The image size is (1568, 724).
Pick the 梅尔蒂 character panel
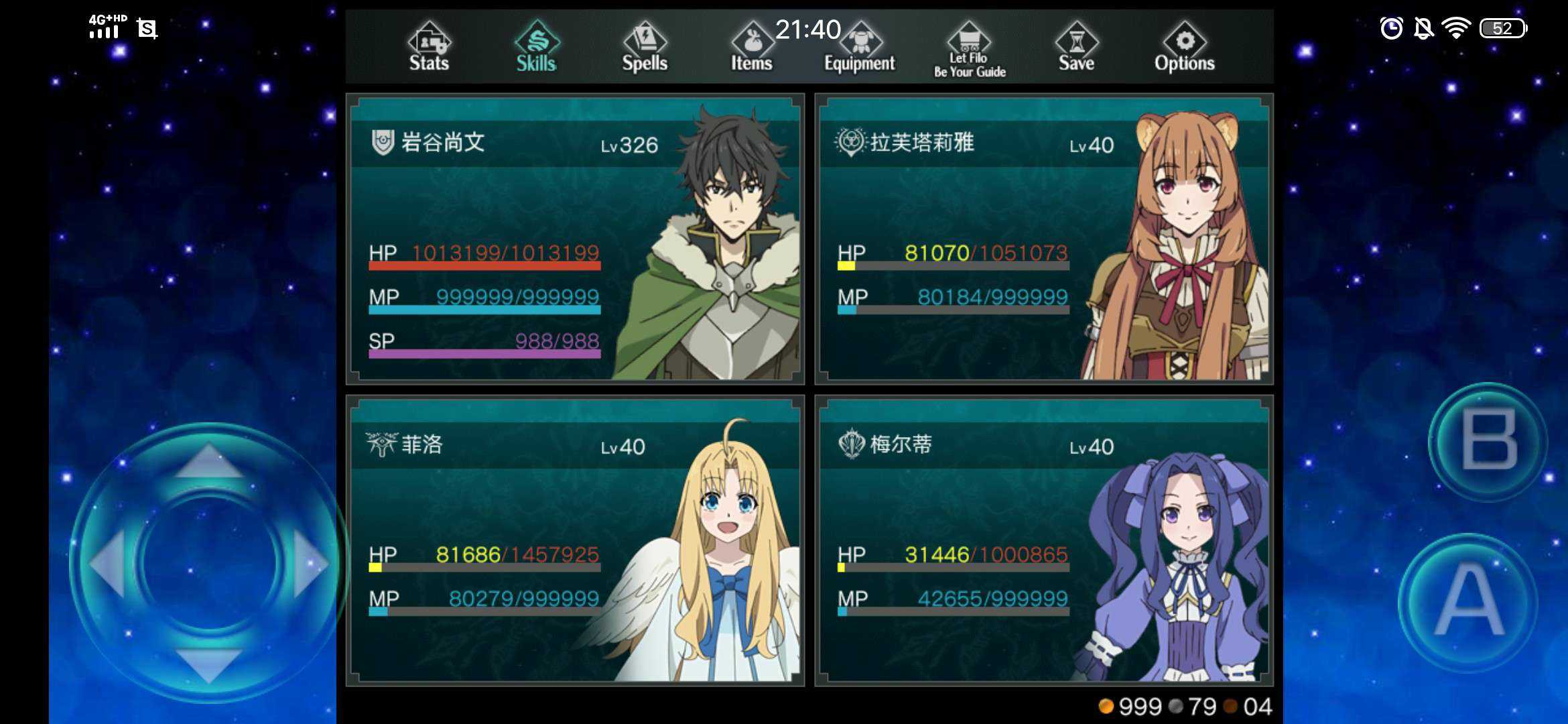(1043, 540)
